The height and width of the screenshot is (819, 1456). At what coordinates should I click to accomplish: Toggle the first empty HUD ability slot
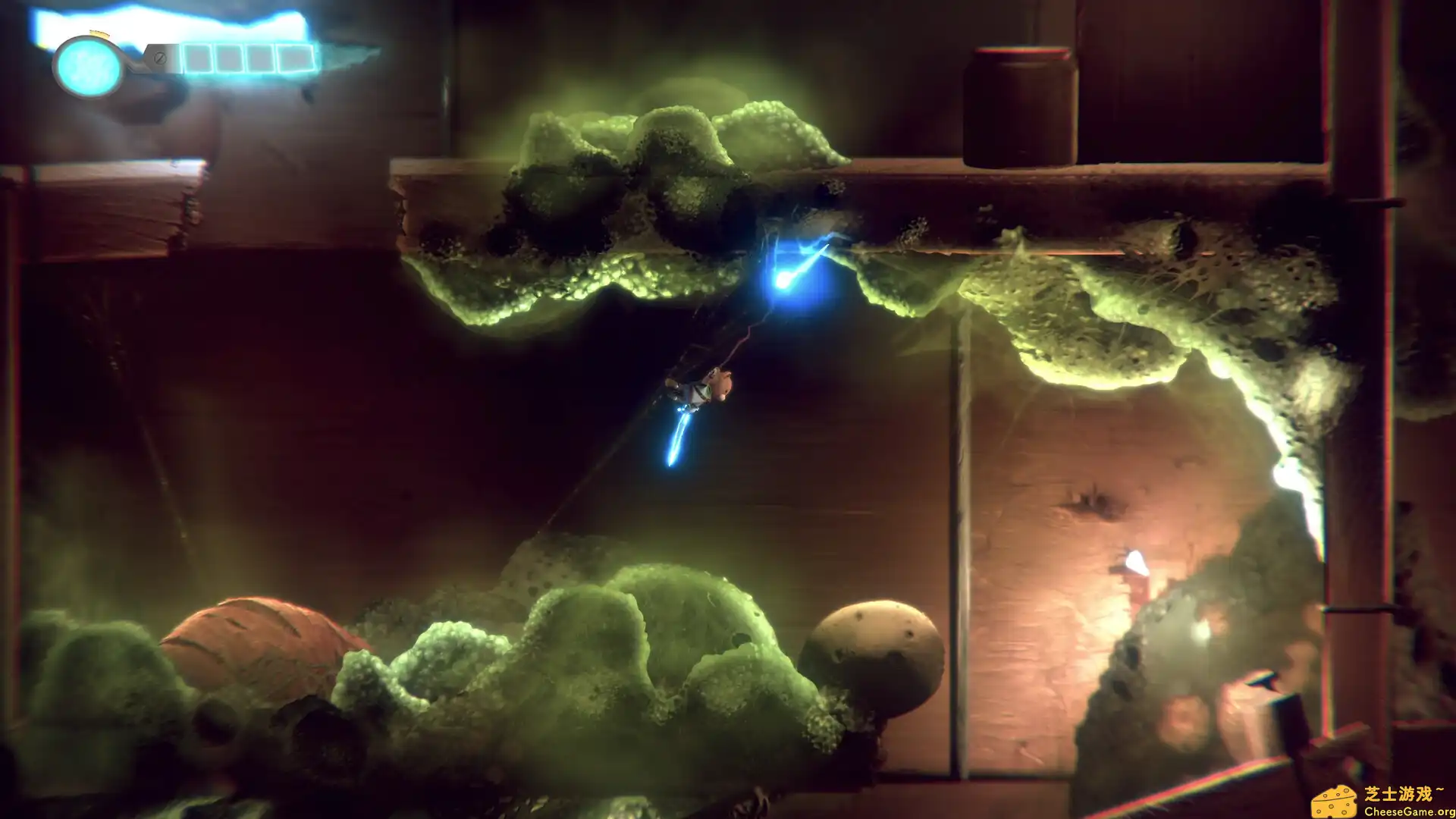tap(197, 58)
